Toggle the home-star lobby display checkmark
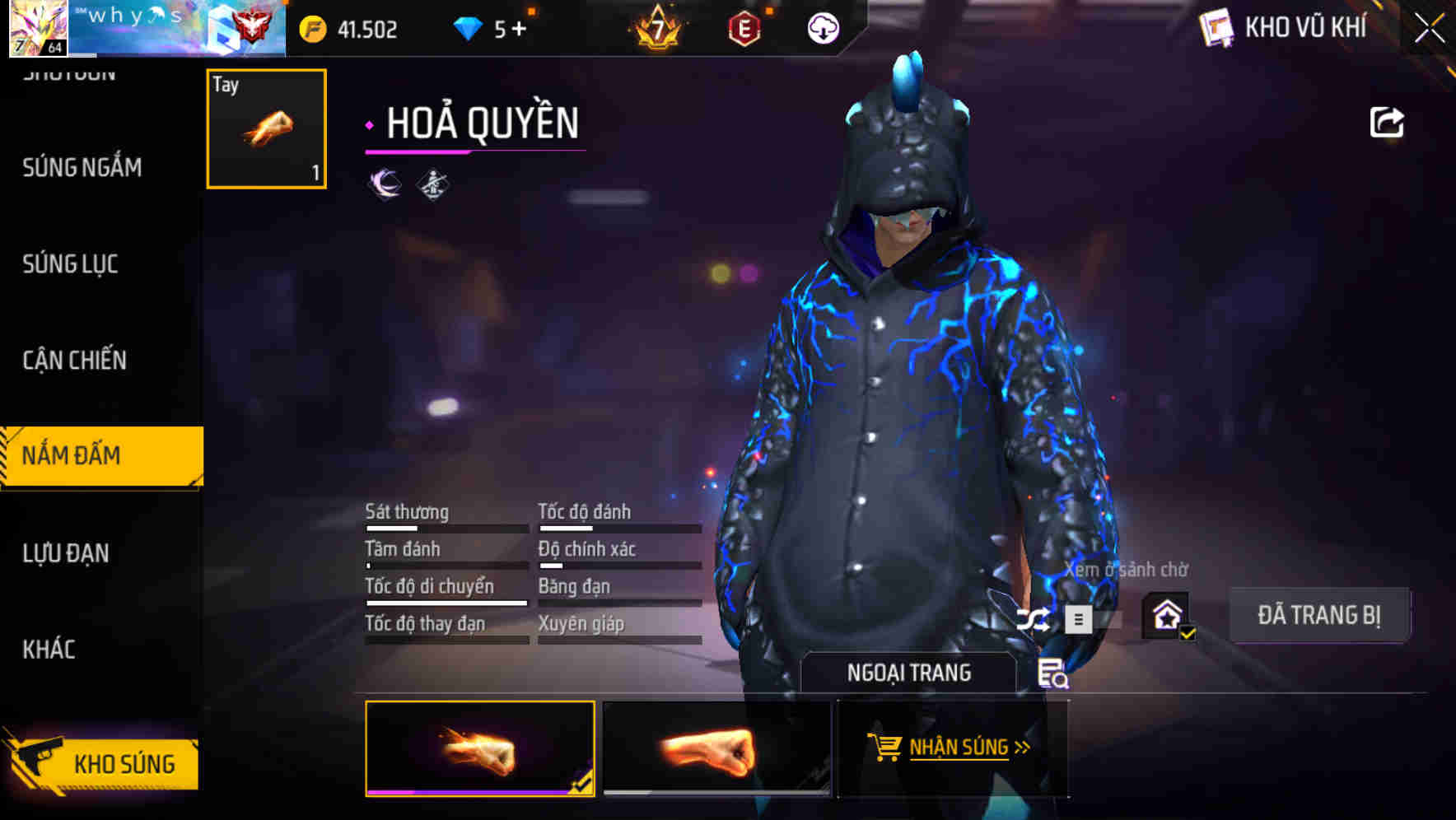 [1167, 616]
